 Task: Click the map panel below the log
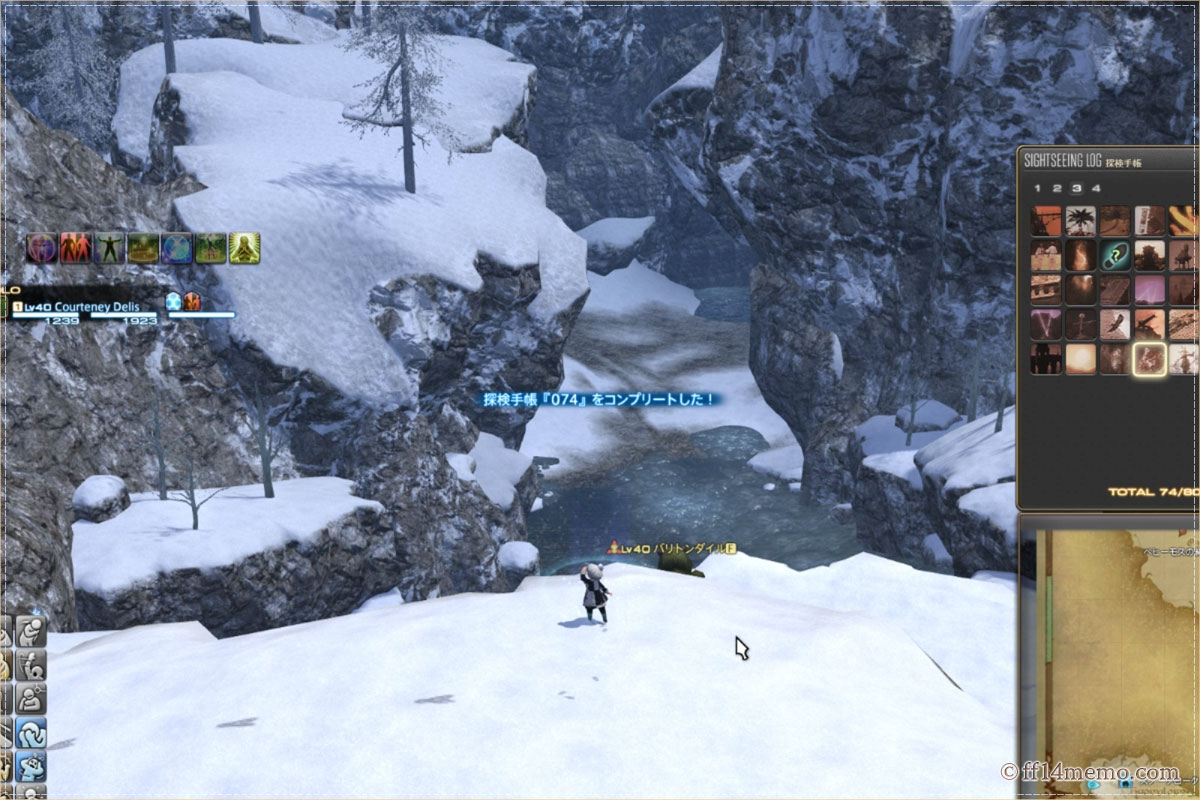point(1110,660)
